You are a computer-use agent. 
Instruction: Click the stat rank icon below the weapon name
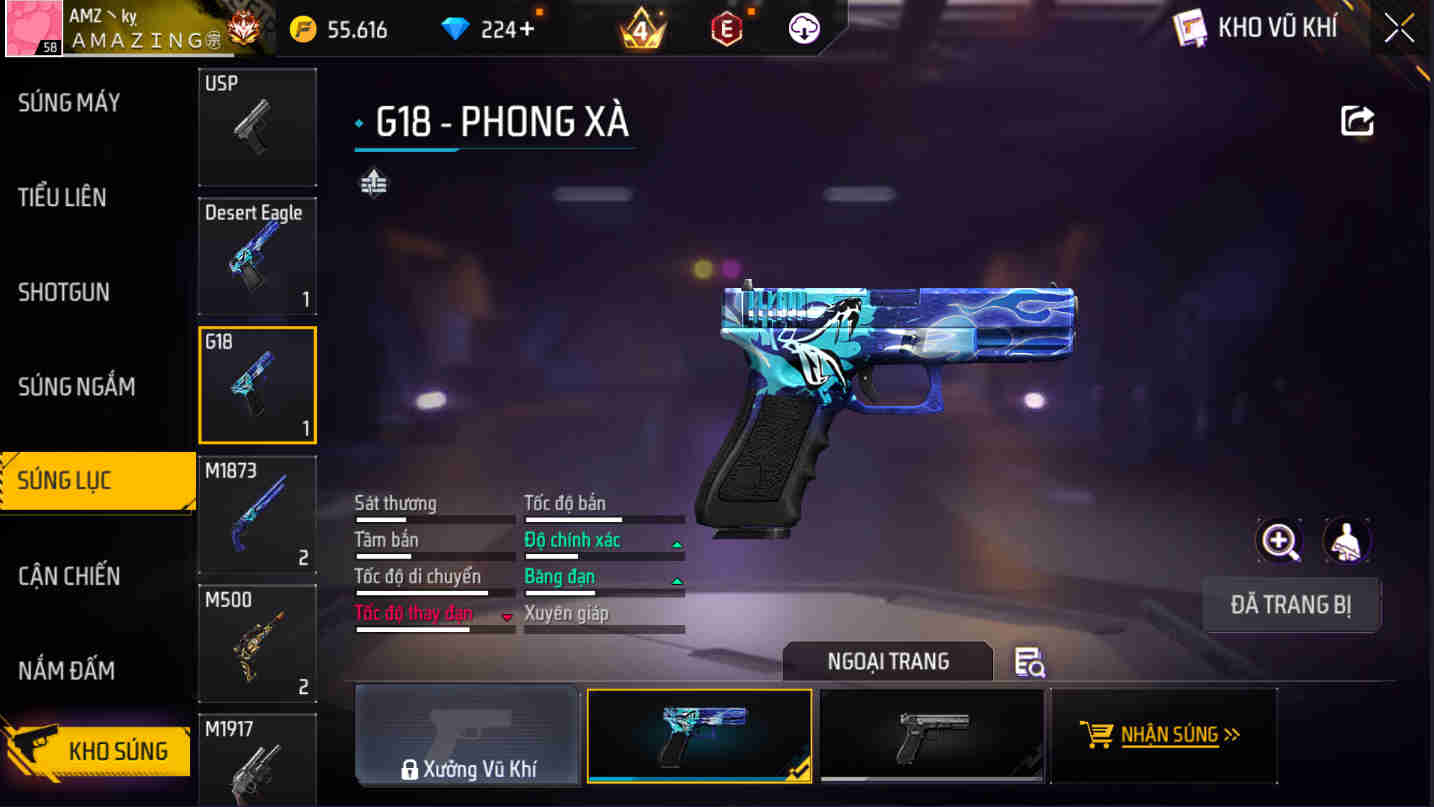pos(372,184)
